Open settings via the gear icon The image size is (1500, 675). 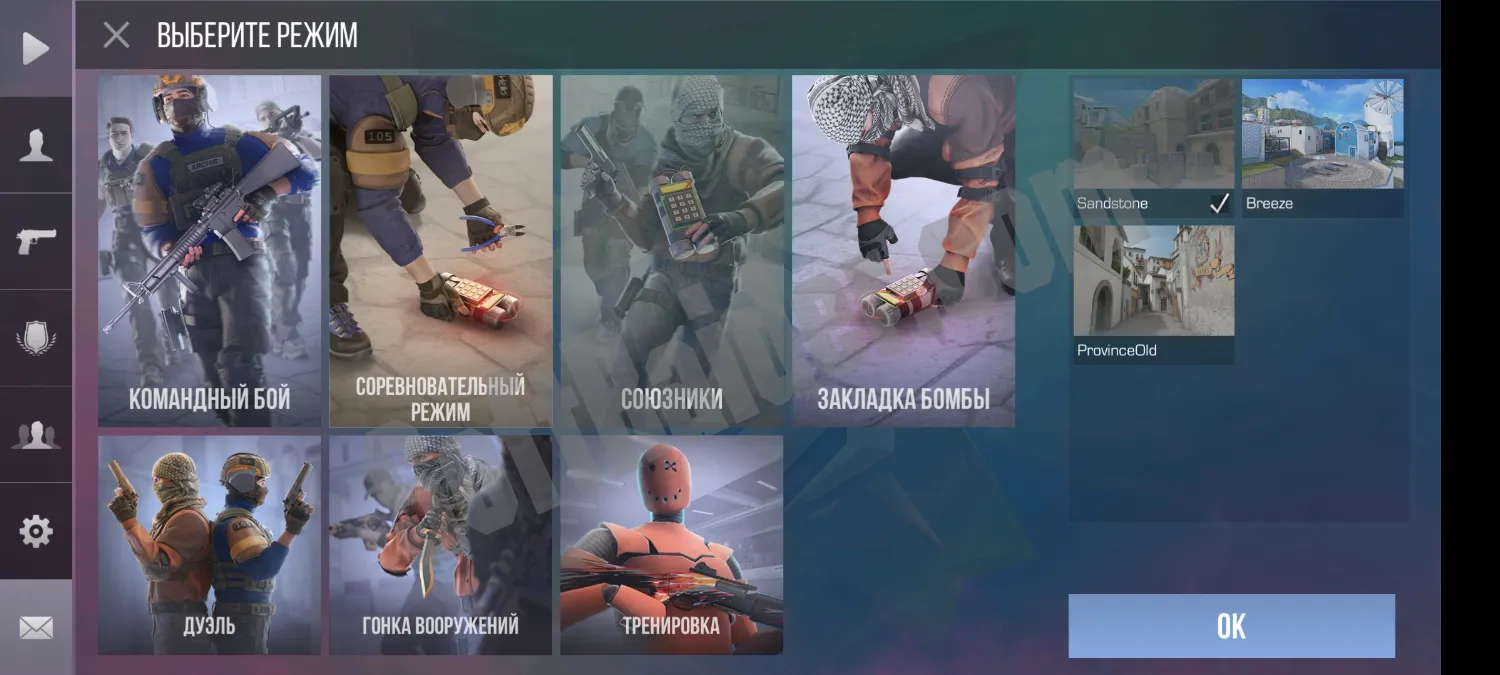[36, 531]
